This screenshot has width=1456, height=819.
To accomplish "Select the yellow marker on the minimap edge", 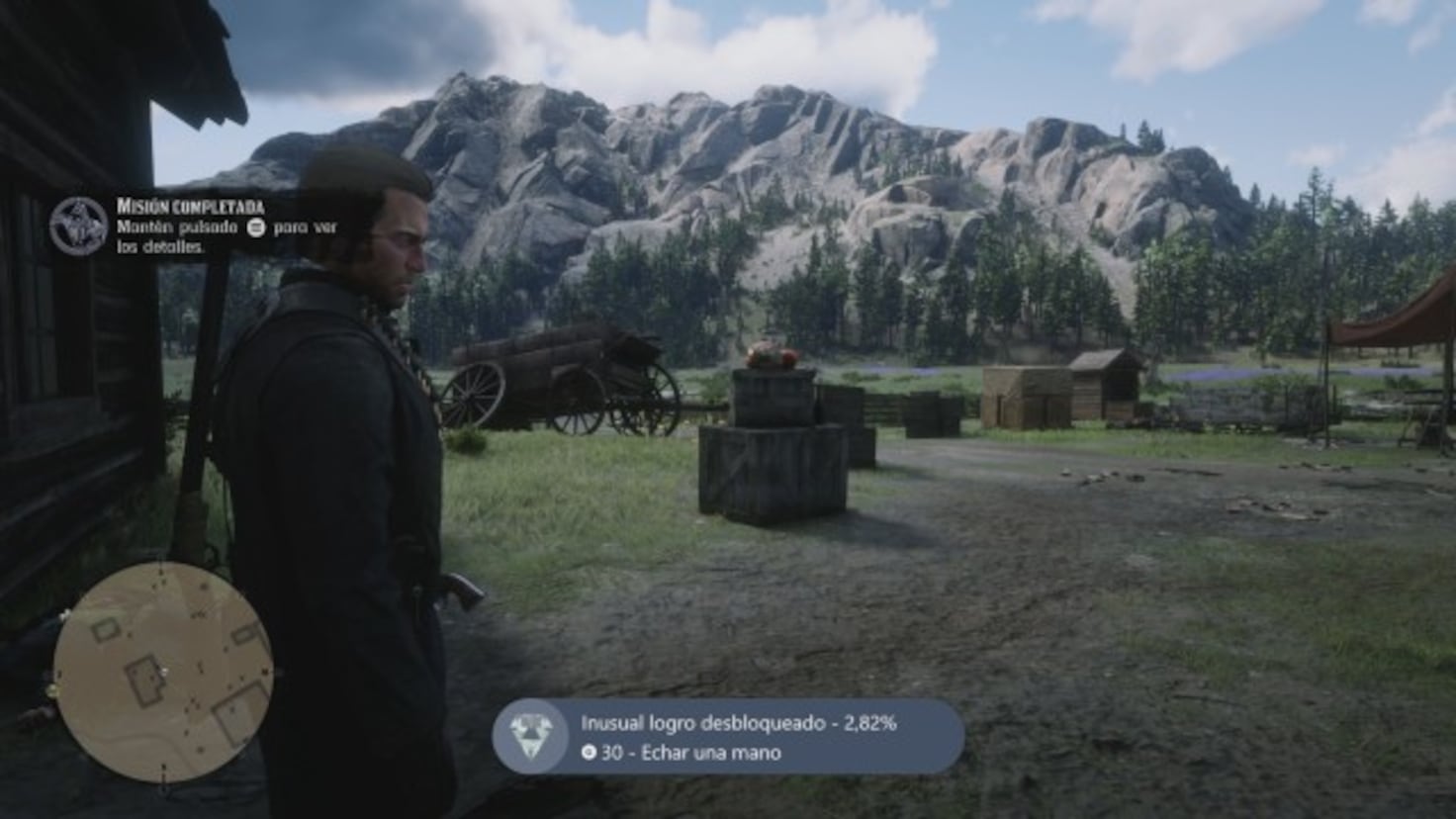I will tap(52, 688).
